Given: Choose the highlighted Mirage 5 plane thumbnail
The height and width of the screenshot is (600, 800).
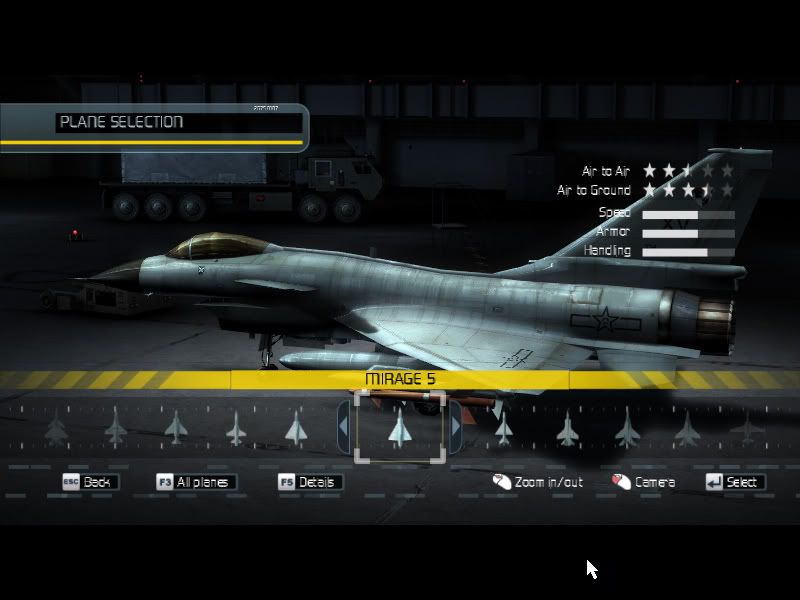Looking at the screenshot, I should tap(399, 427).
